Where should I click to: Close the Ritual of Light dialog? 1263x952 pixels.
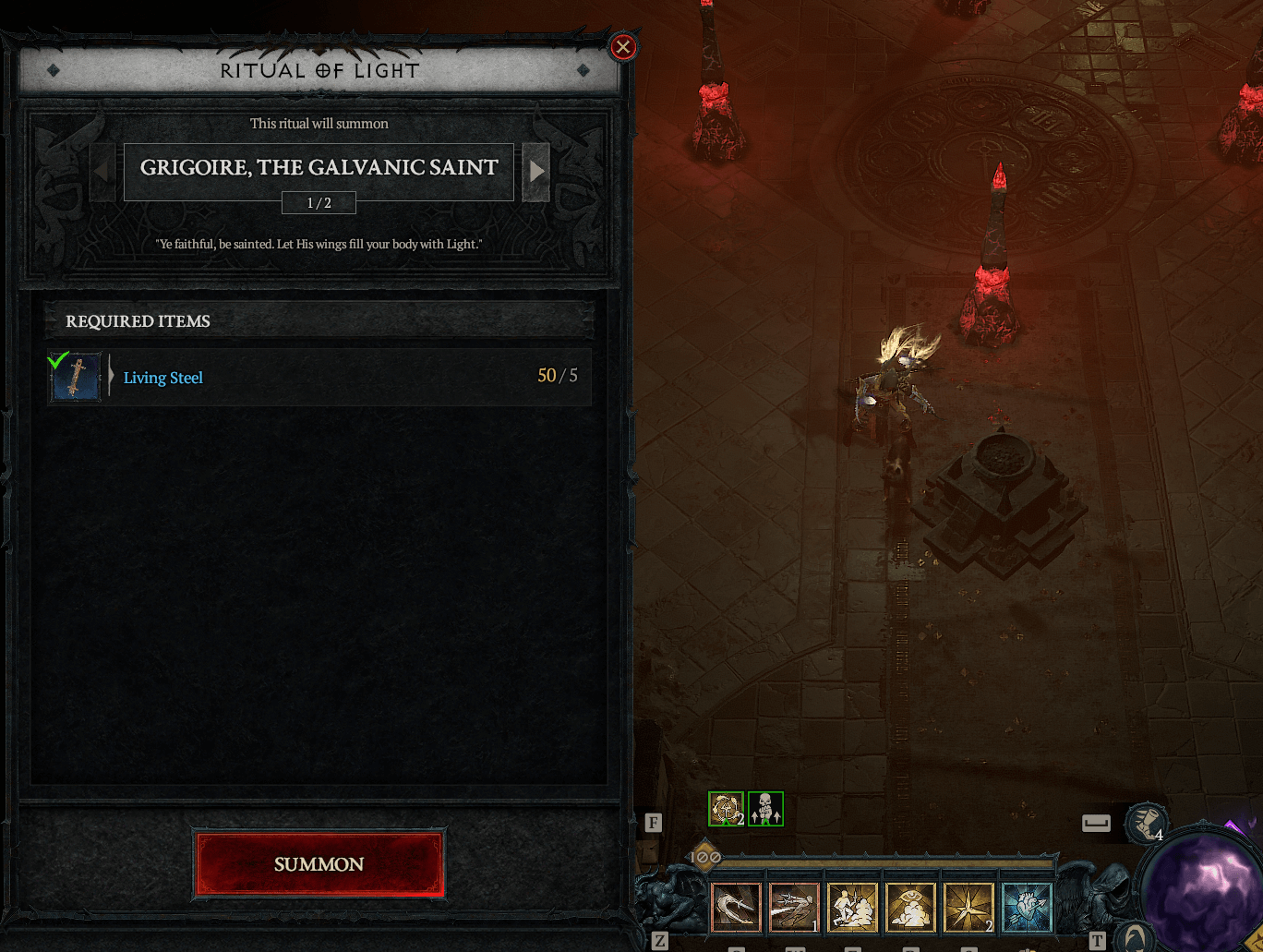(622, 48)
